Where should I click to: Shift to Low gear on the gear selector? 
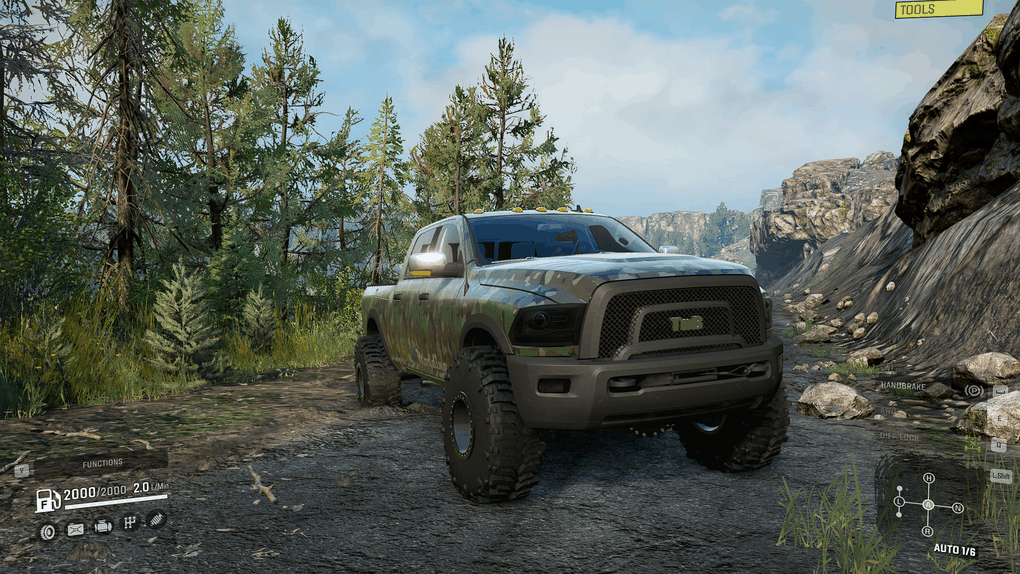pyautogui.click(x=899, y=502)
